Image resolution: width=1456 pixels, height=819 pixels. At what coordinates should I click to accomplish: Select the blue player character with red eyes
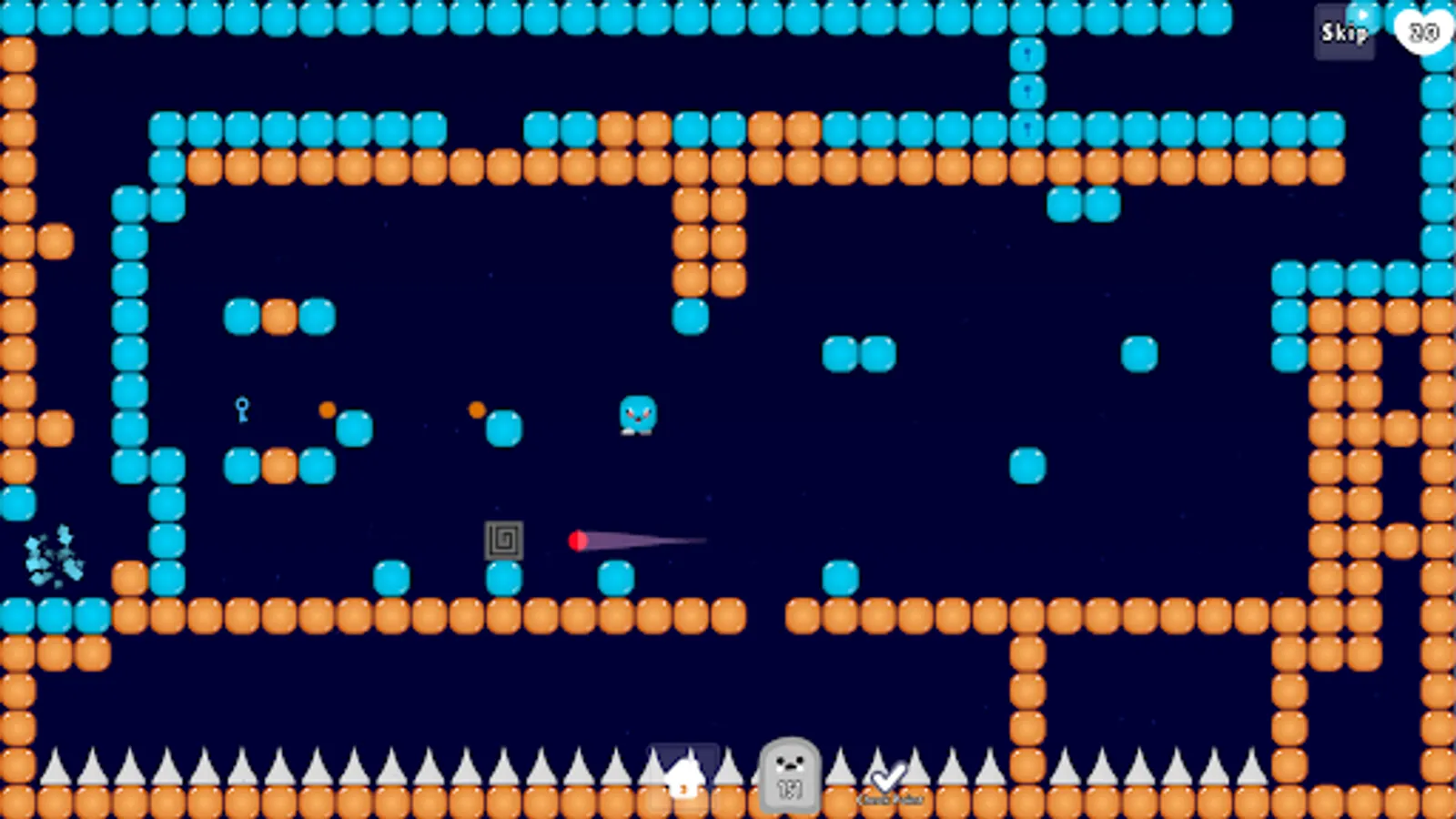pyautogui.click(x=637, y=417)
